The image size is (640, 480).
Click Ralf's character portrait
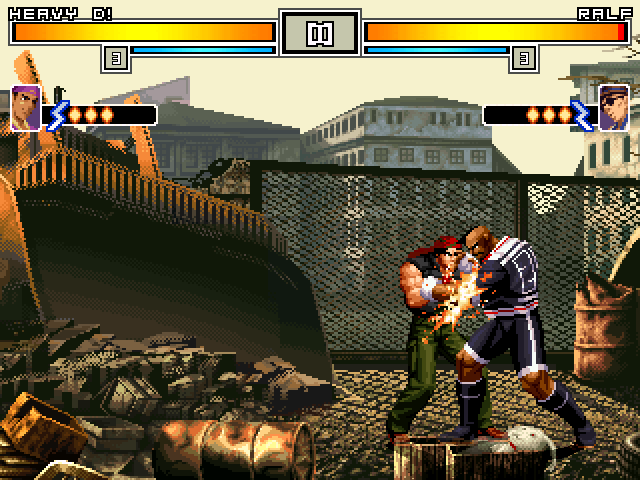[613, 108]
